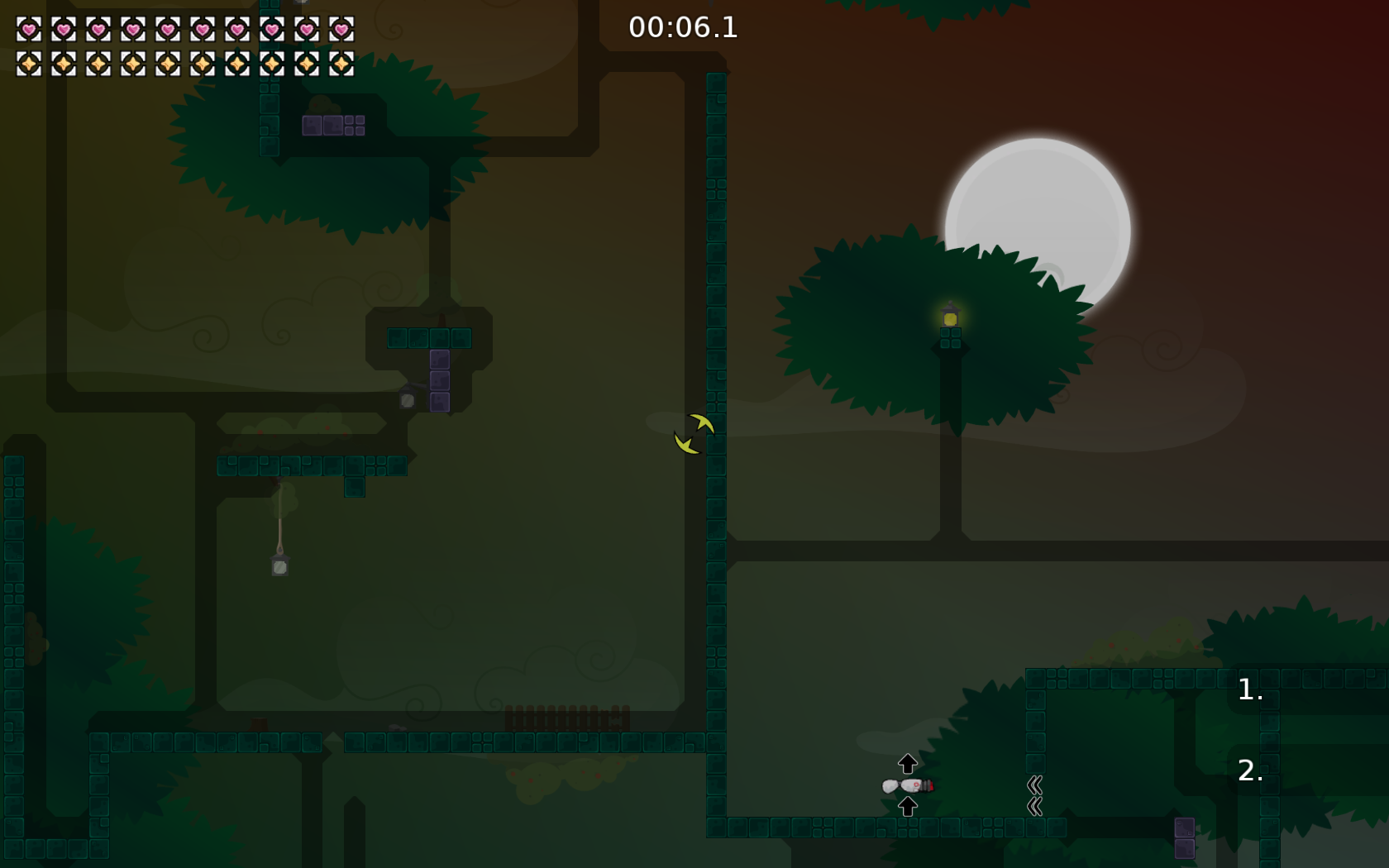The height and width of the screenshot is (868, 1389).
Task: Toggle the up arrow below the rocket
Action: coord(907,805)
